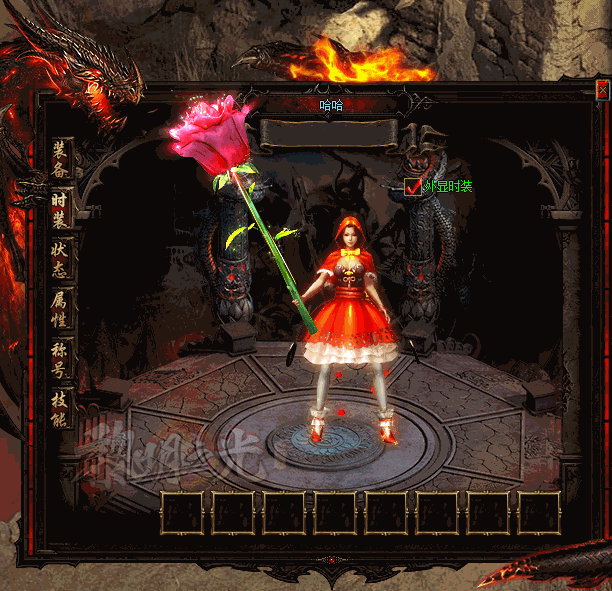The width and height of the screenshot is (612, 591).
Task: Toggle the 外显时装 checkbox
Action: tap(413, 187)
